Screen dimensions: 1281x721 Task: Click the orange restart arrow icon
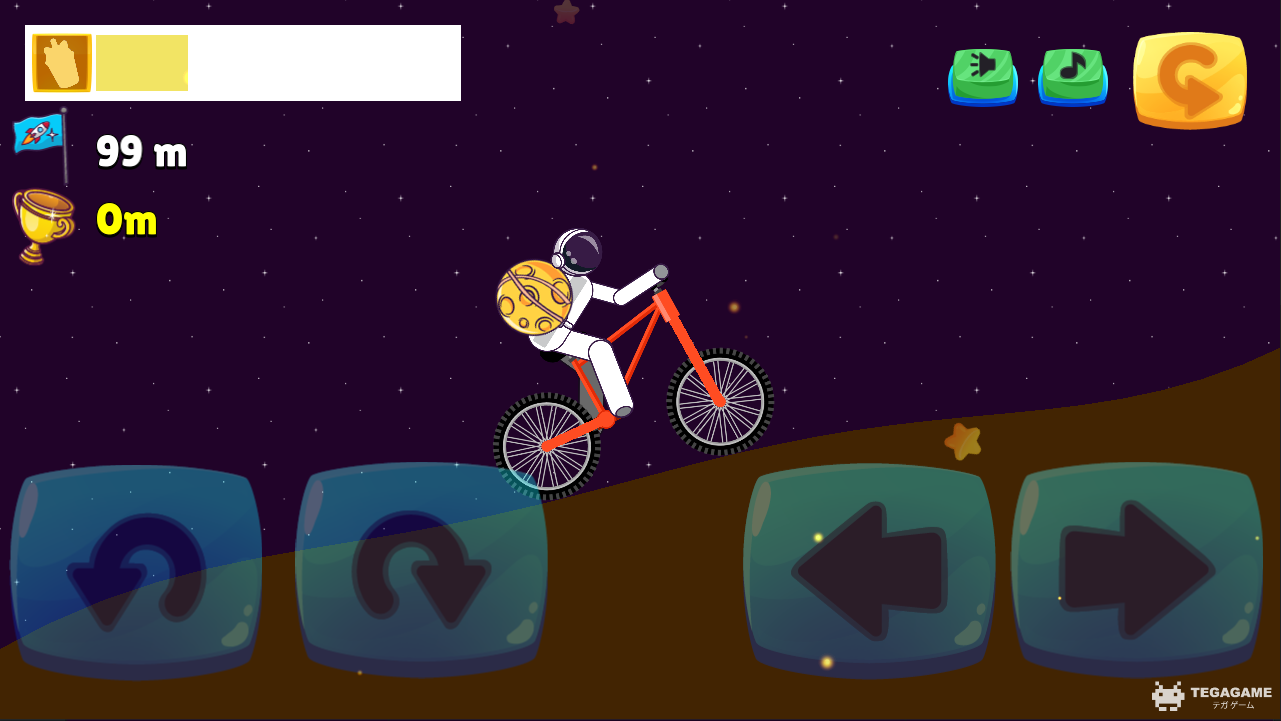point(1189,79)
